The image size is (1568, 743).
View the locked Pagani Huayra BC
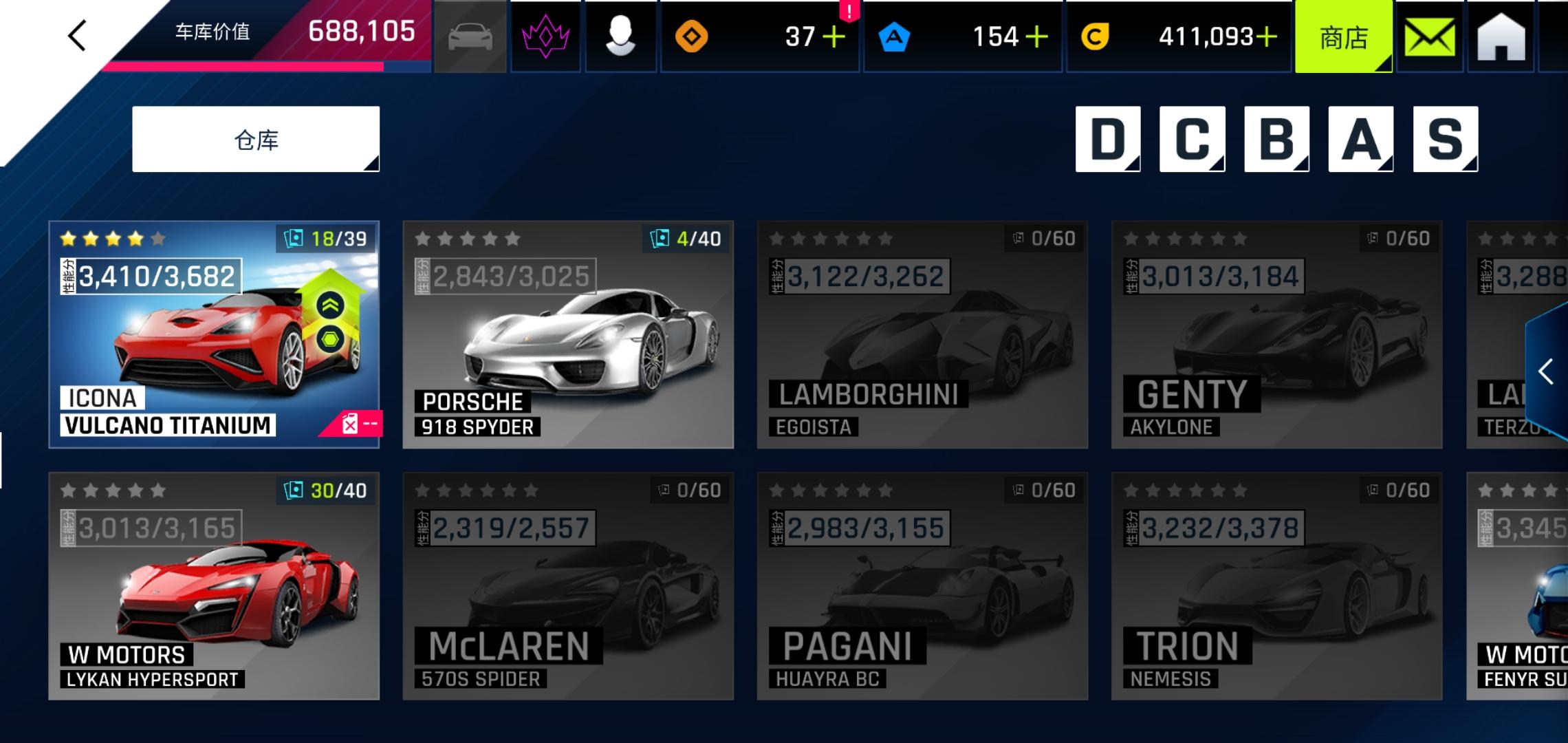tap(922, 586)
